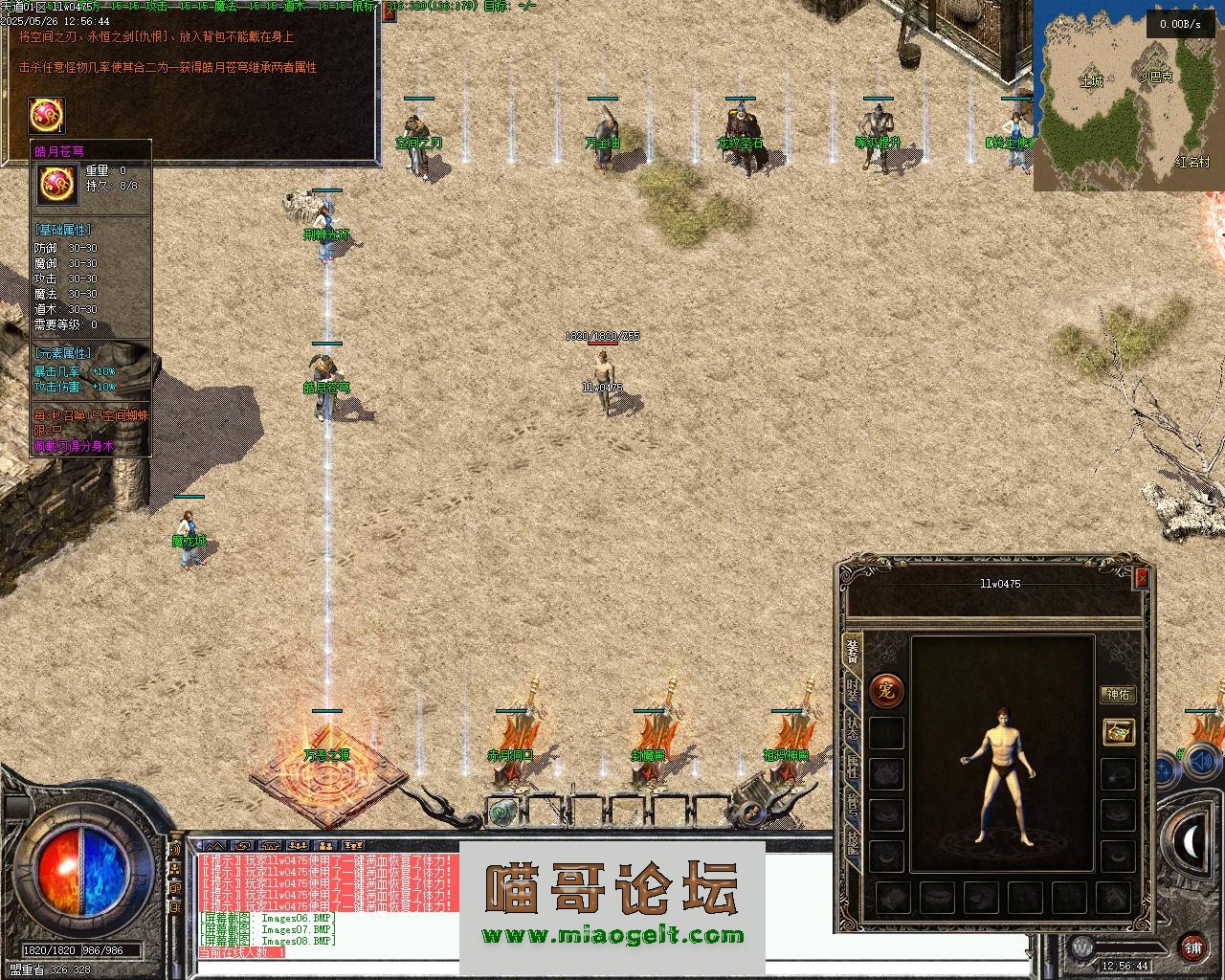Click the first mountain-shaped chat filter button
Image resolution: width=1225 pixels, height=980 pixels.
pyautogui.click(x=215, y=846)
